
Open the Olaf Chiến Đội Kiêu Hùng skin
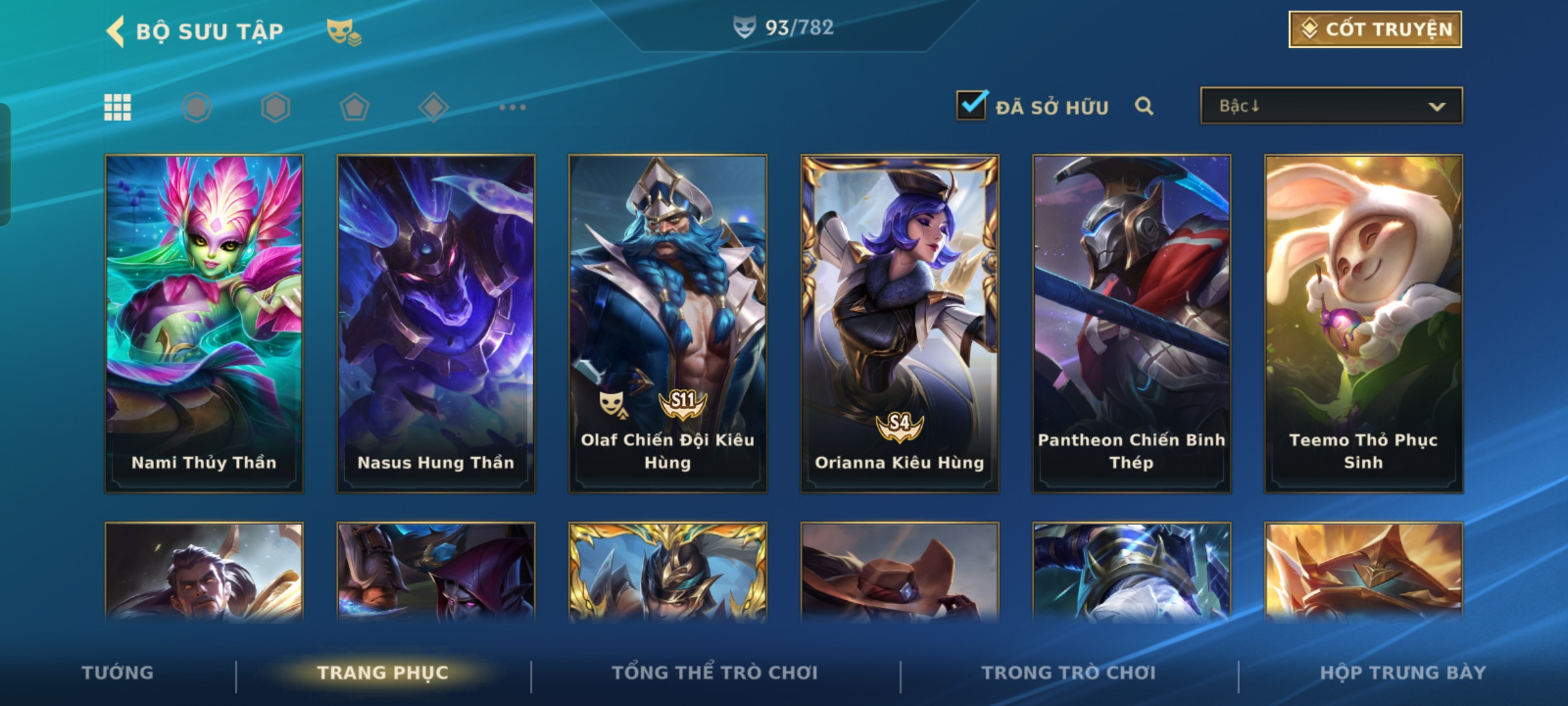point(668,323)
